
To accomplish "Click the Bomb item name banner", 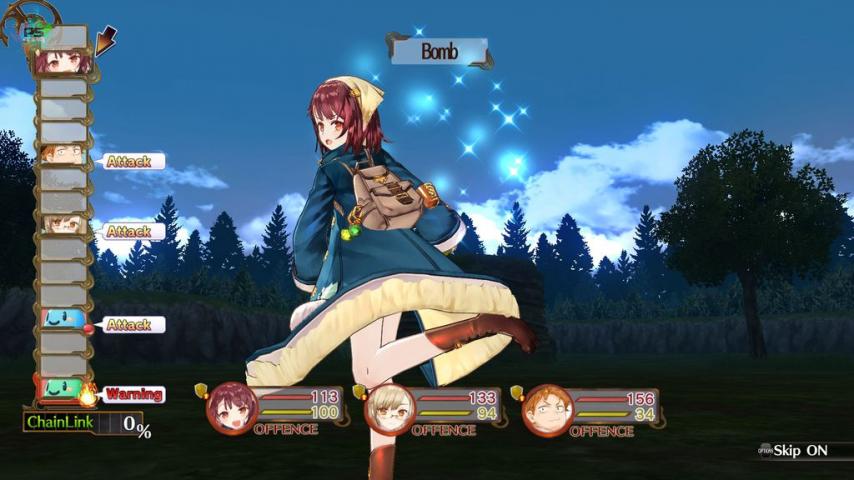I will tap(438, 52).
